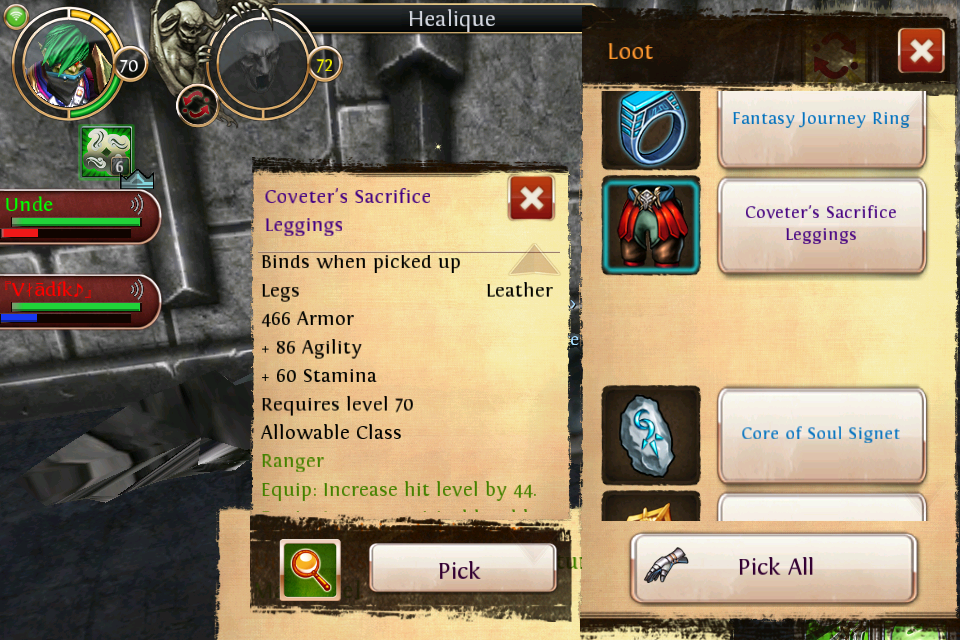Click the blue ring loot icon
This screenshot has width=960, height=640.
point(651,128)
